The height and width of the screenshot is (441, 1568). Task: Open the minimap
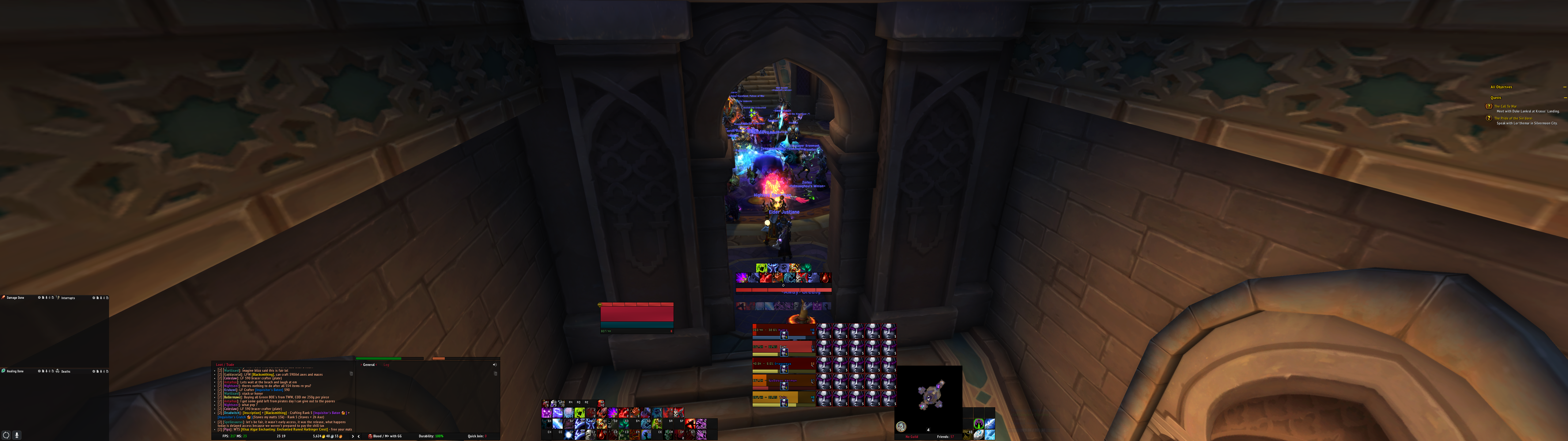tap(928, 396)
